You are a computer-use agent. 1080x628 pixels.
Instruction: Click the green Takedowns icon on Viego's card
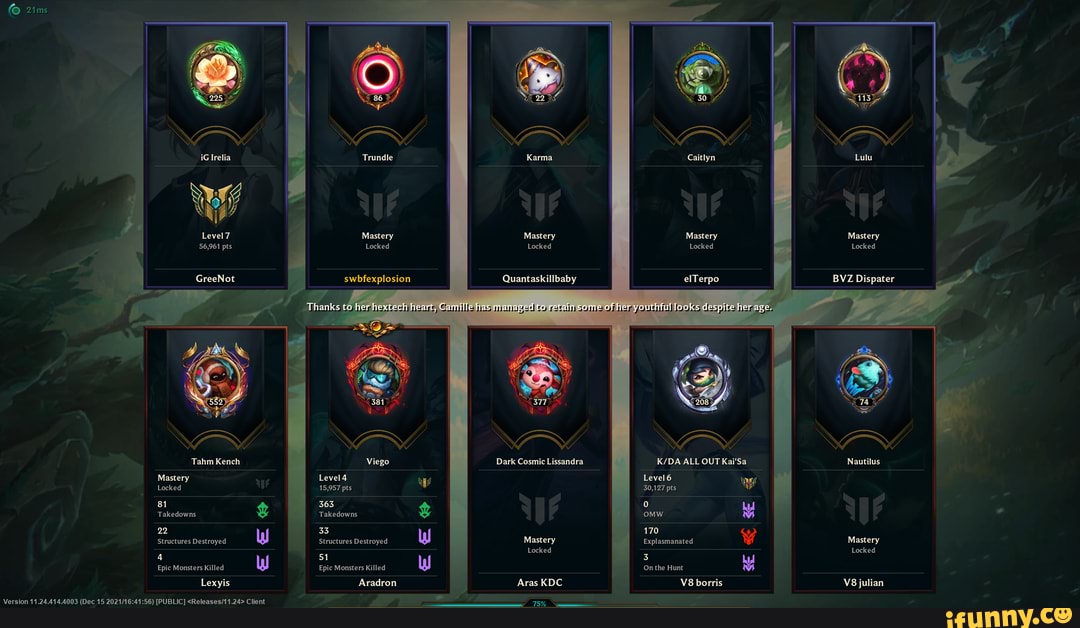pyautogui.click(x=424, y=509)
